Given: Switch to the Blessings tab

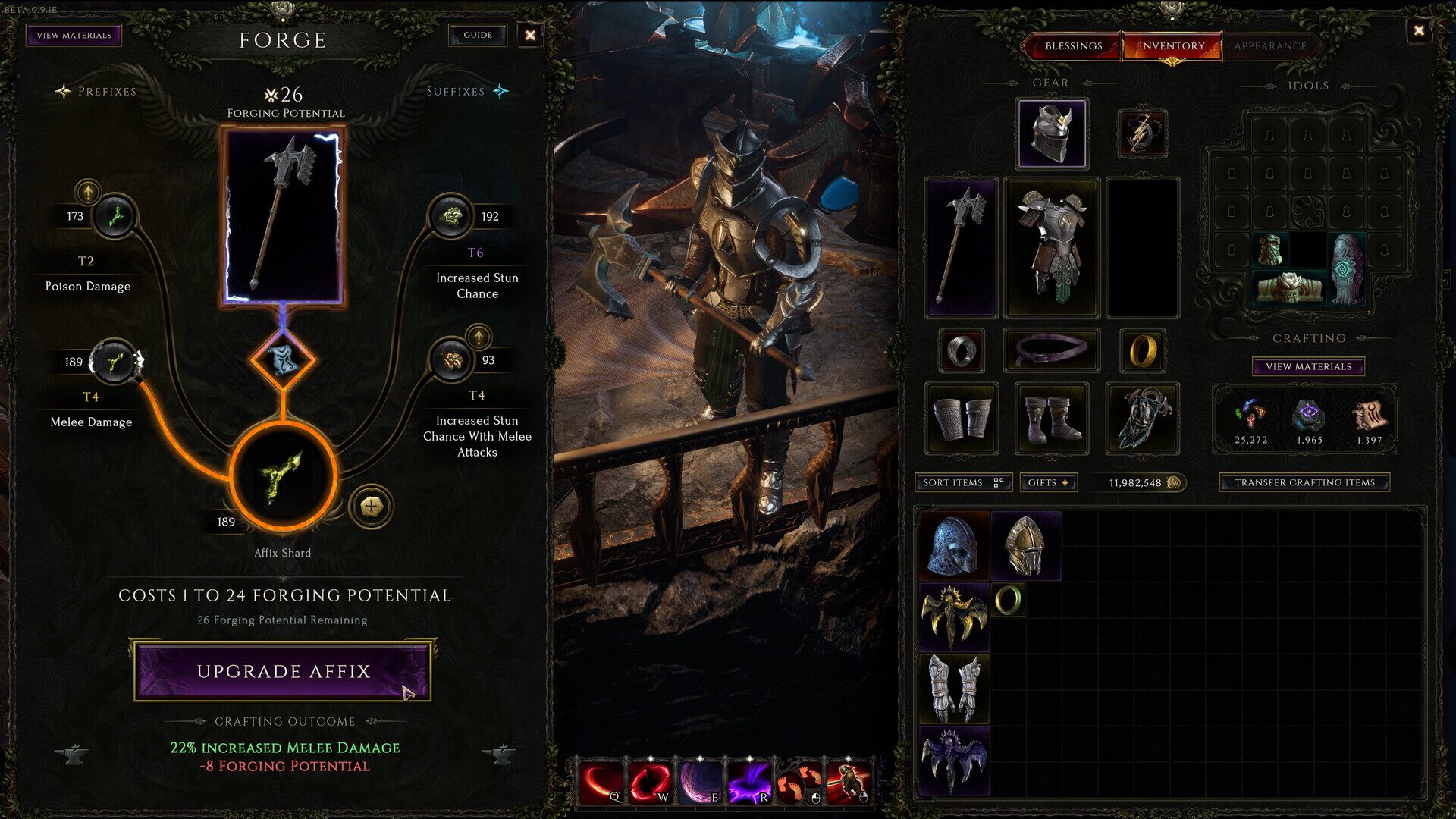Looking at the screenshot, I should [1073, 46].
